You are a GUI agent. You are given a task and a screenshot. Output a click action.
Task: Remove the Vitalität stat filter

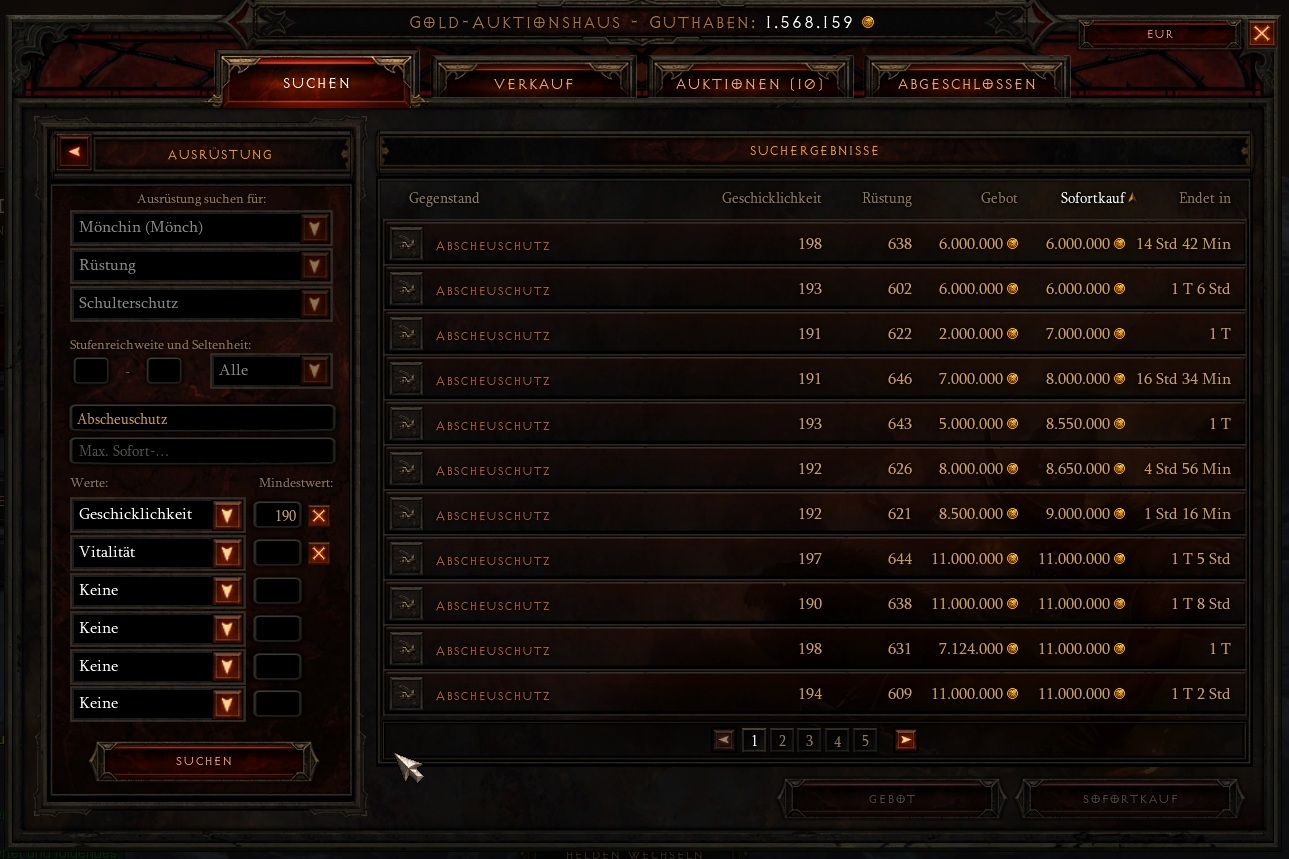[x=319, y=553]
